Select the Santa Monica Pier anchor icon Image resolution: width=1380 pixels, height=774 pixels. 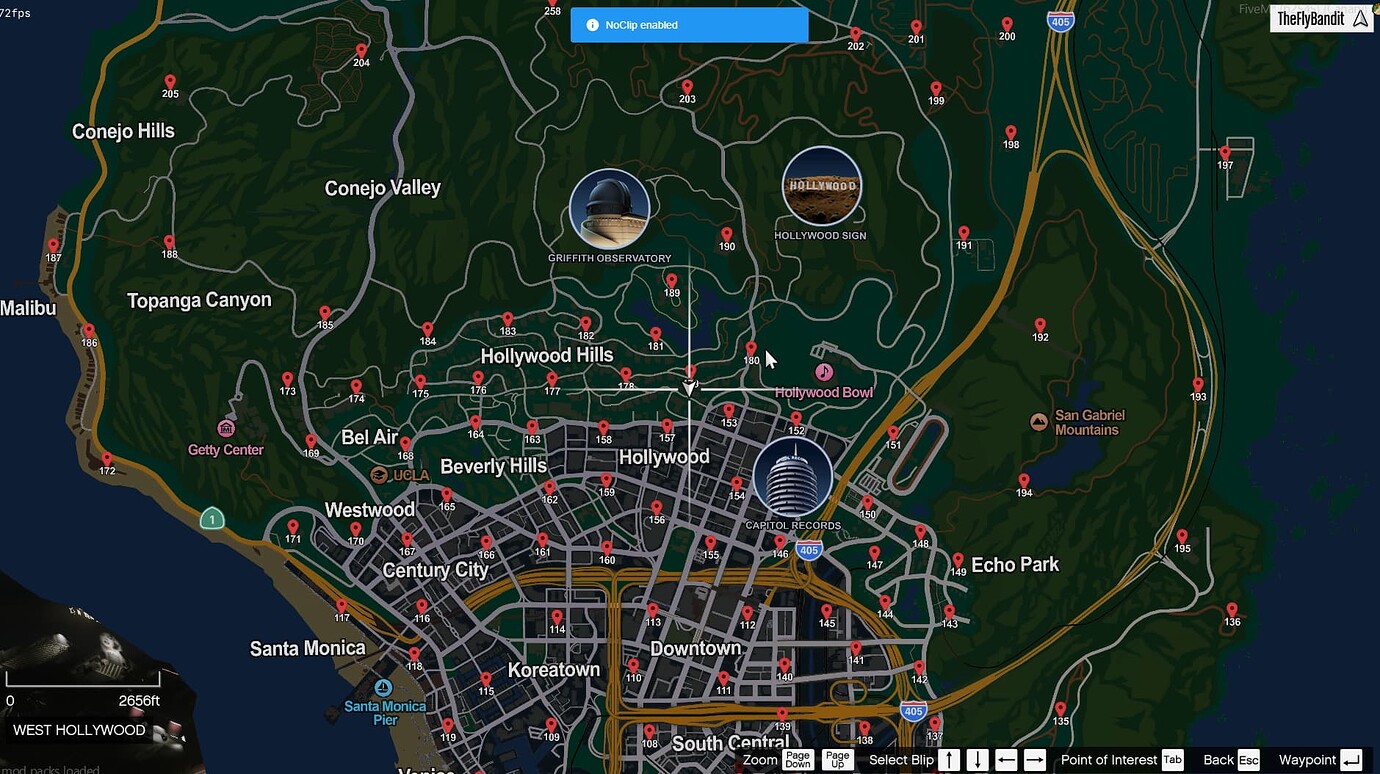tap(383, 687)
